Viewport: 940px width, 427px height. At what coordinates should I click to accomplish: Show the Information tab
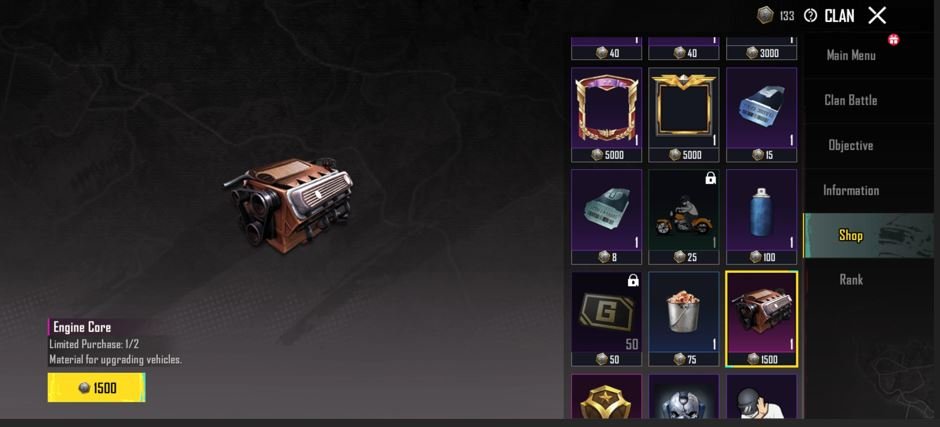coord(851,190)
